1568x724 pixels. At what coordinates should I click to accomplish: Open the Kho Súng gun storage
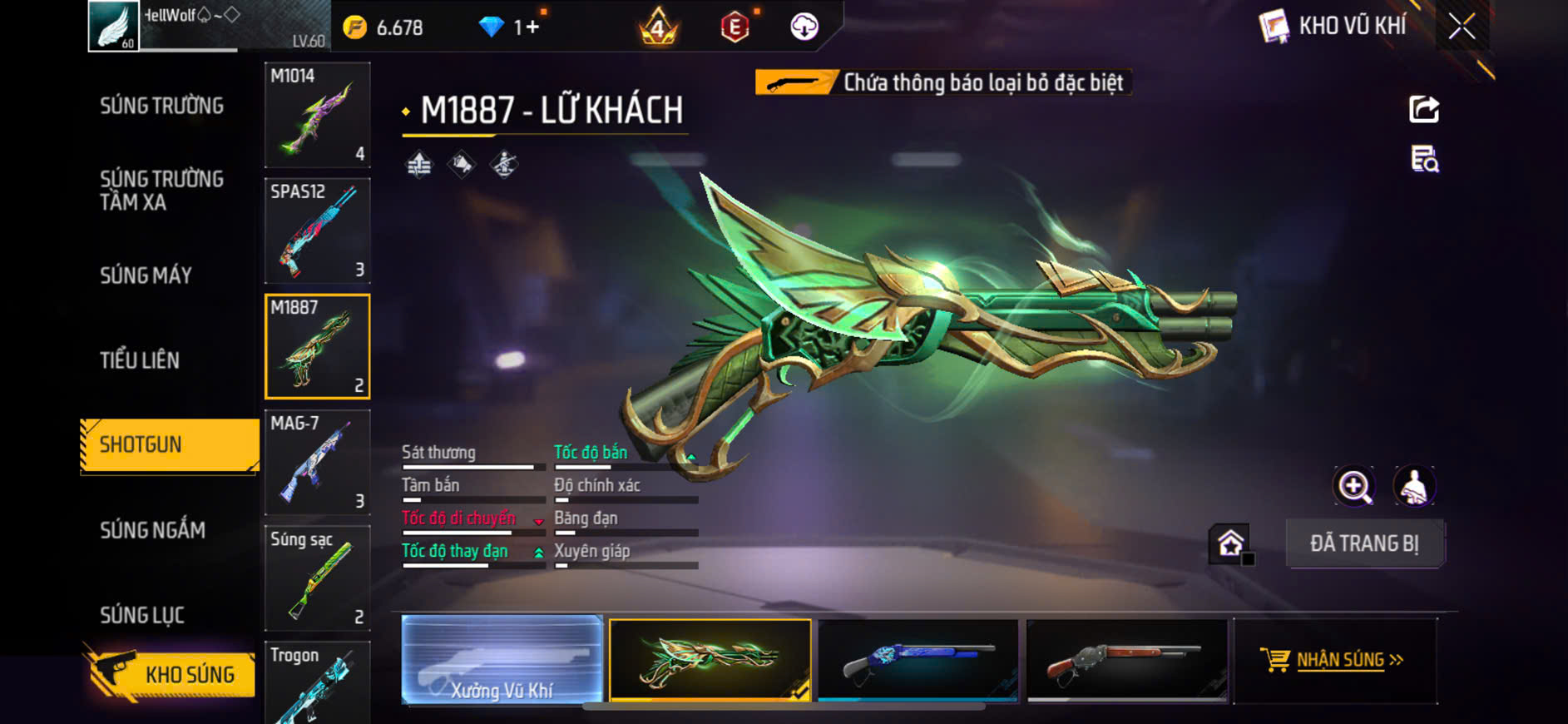[x=171, y=674]
